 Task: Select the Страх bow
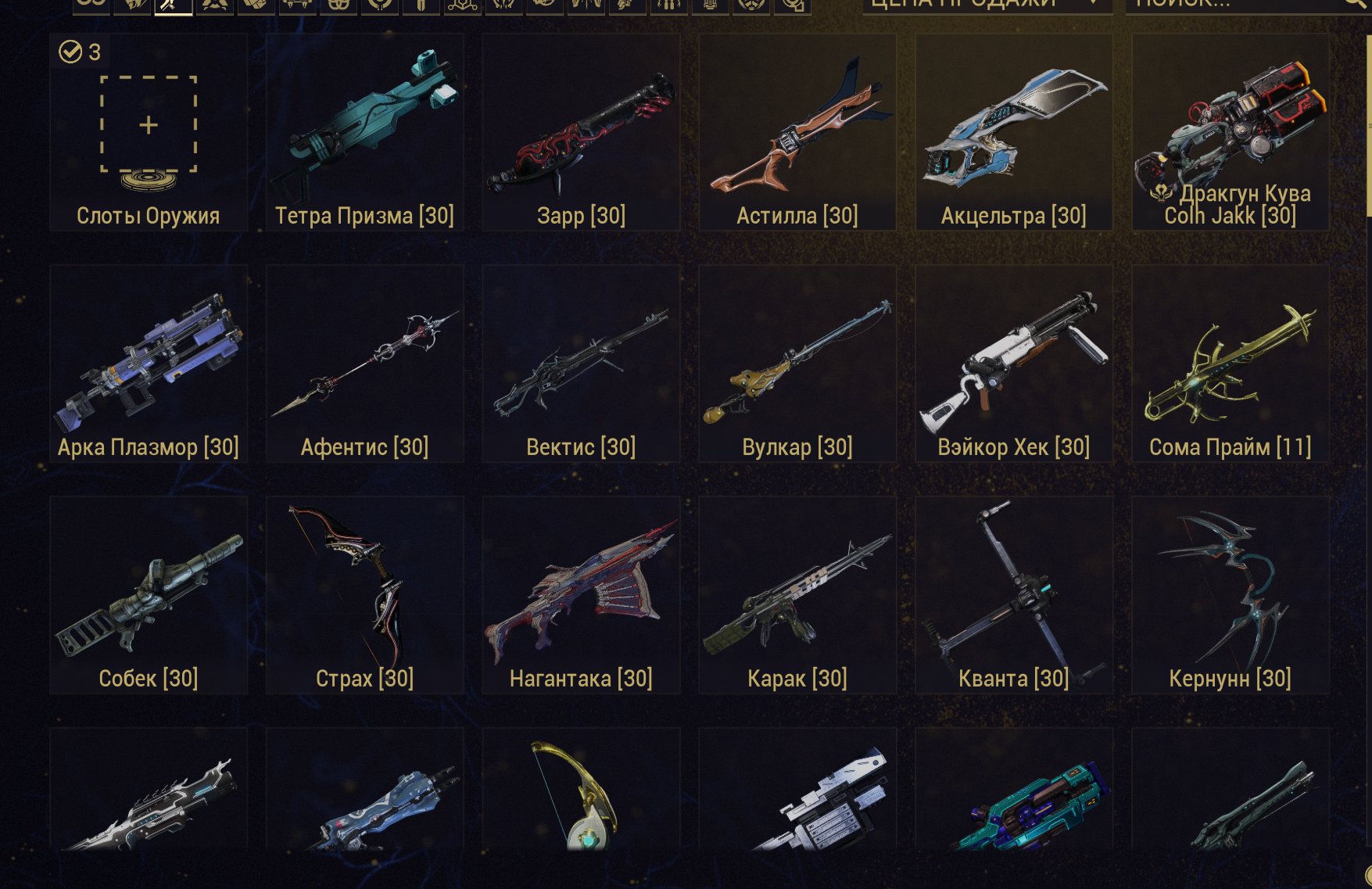pos(364,594)
